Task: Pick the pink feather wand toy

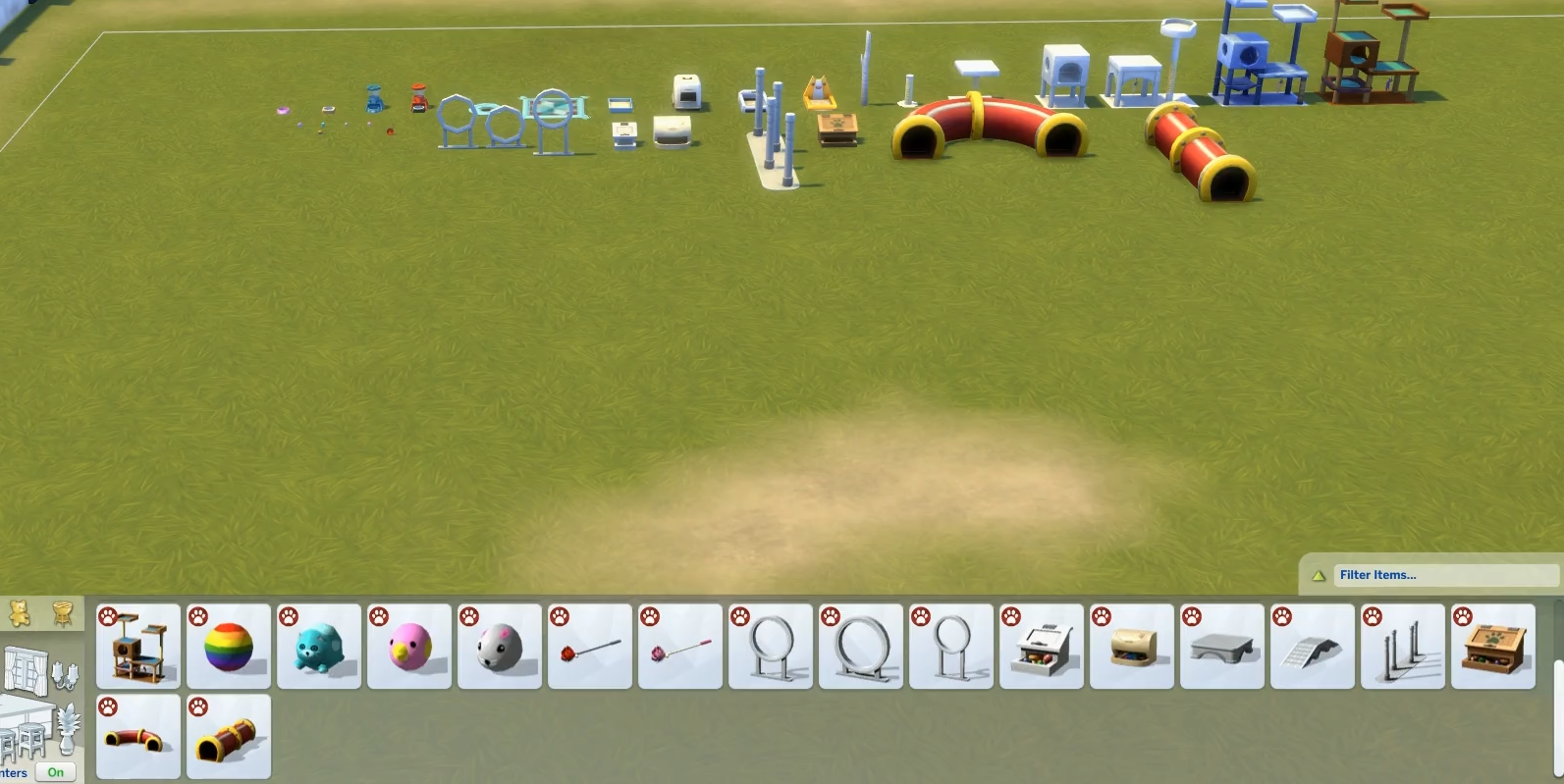Action: (x=680, y=647)
